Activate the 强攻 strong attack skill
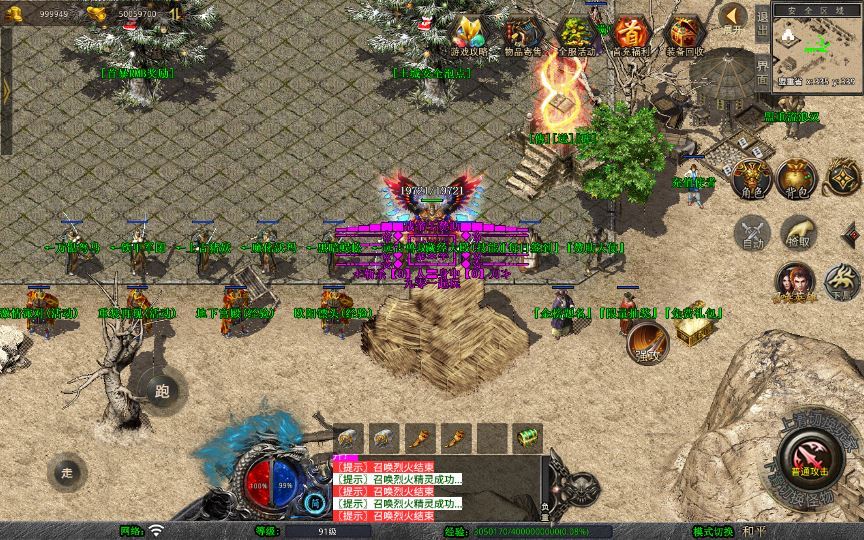 pyautogui.click(x=649, y=343)
